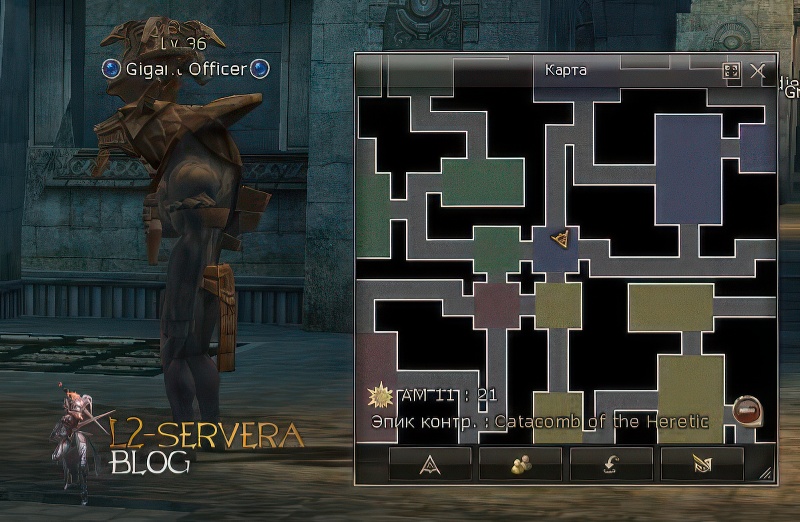800x522 pixels.
Task: Click the large blue room on the map
Action: [688, 168]
